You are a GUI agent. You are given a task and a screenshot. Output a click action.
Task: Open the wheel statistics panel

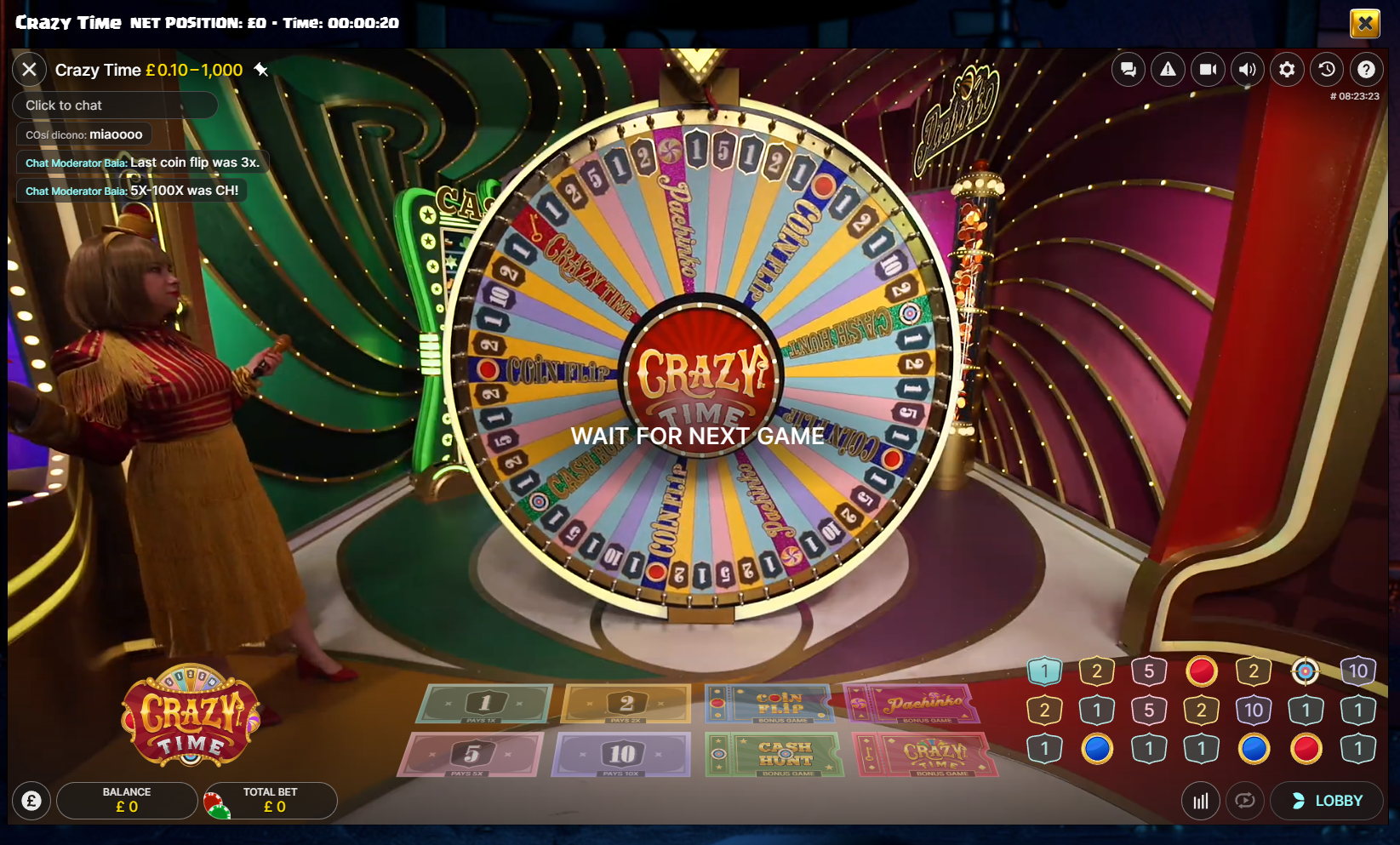(1201, 800)
